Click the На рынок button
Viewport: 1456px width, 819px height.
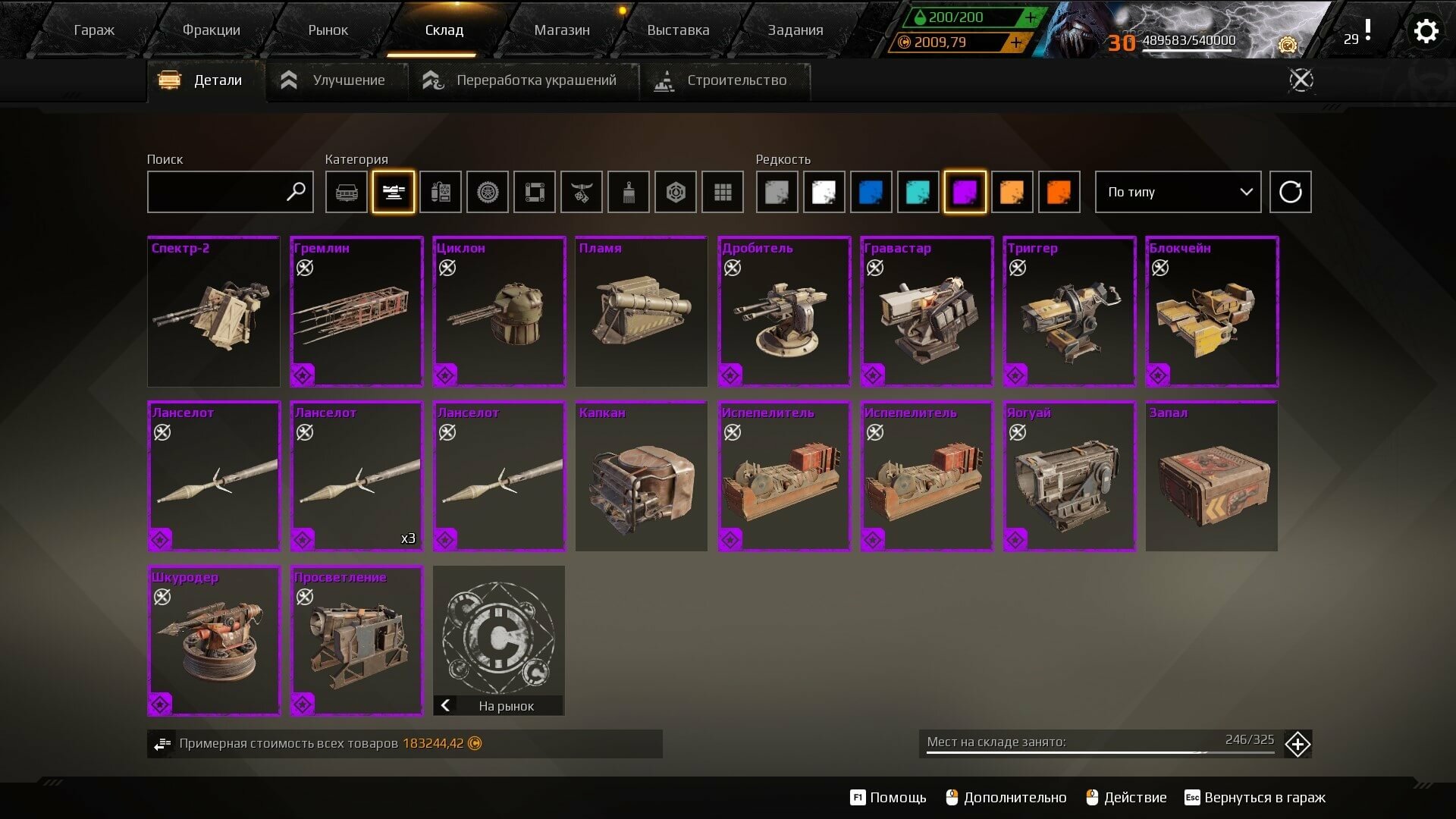pos(499,706)
